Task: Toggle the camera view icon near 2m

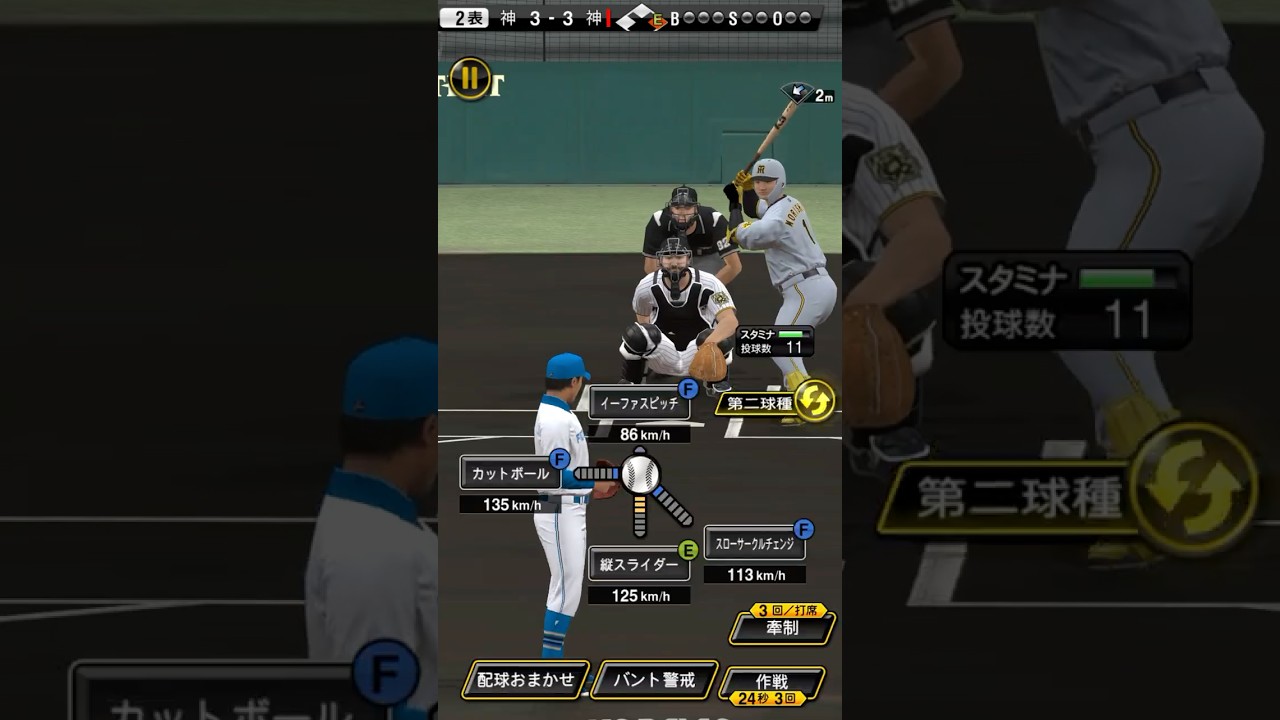Action: click(x=797, y=92)
